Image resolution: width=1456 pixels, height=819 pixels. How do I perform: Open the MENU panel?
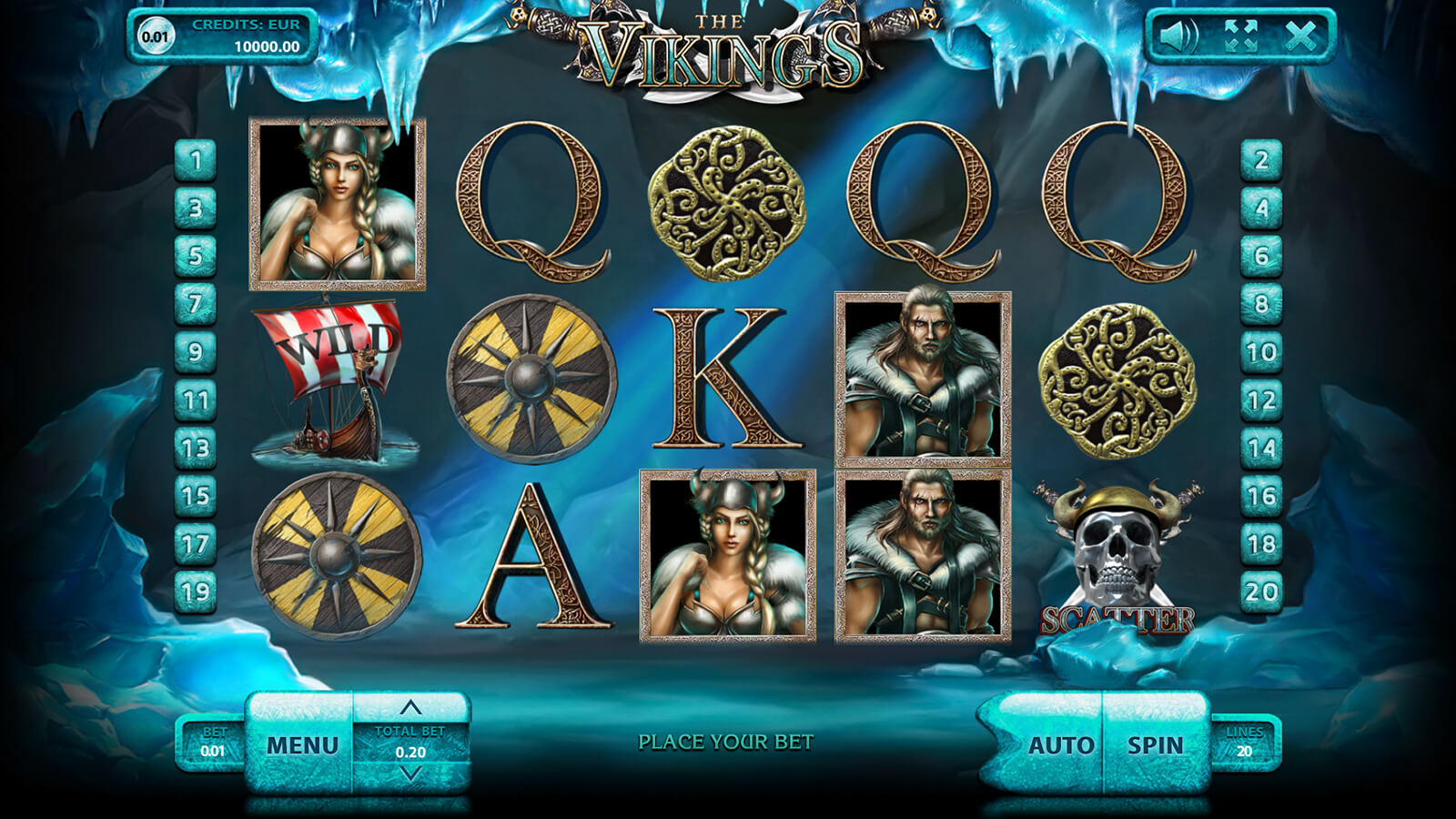(x=302, y=745)
